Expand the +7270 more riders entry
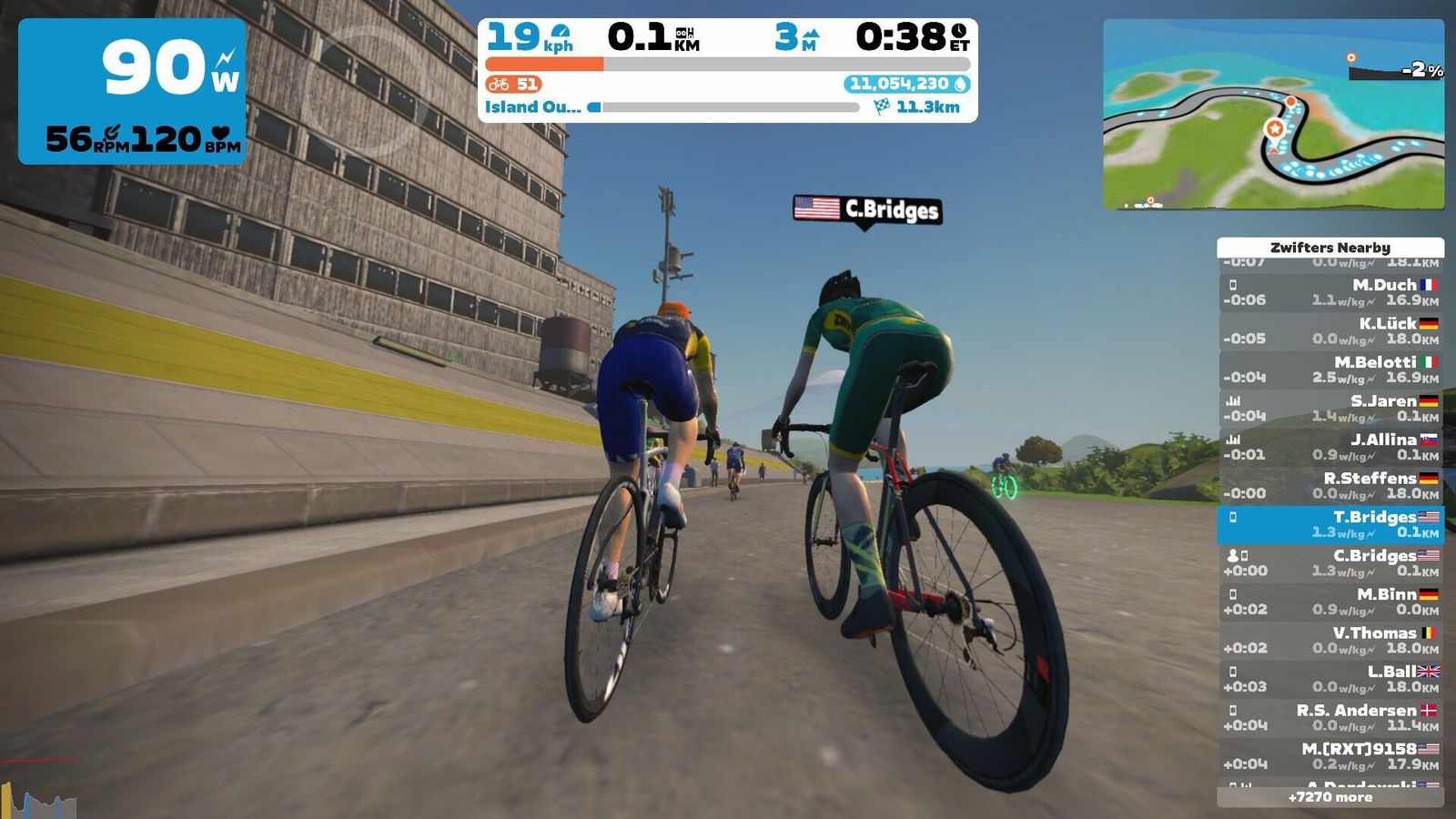1456x819 pixels. coord(1330,797)
